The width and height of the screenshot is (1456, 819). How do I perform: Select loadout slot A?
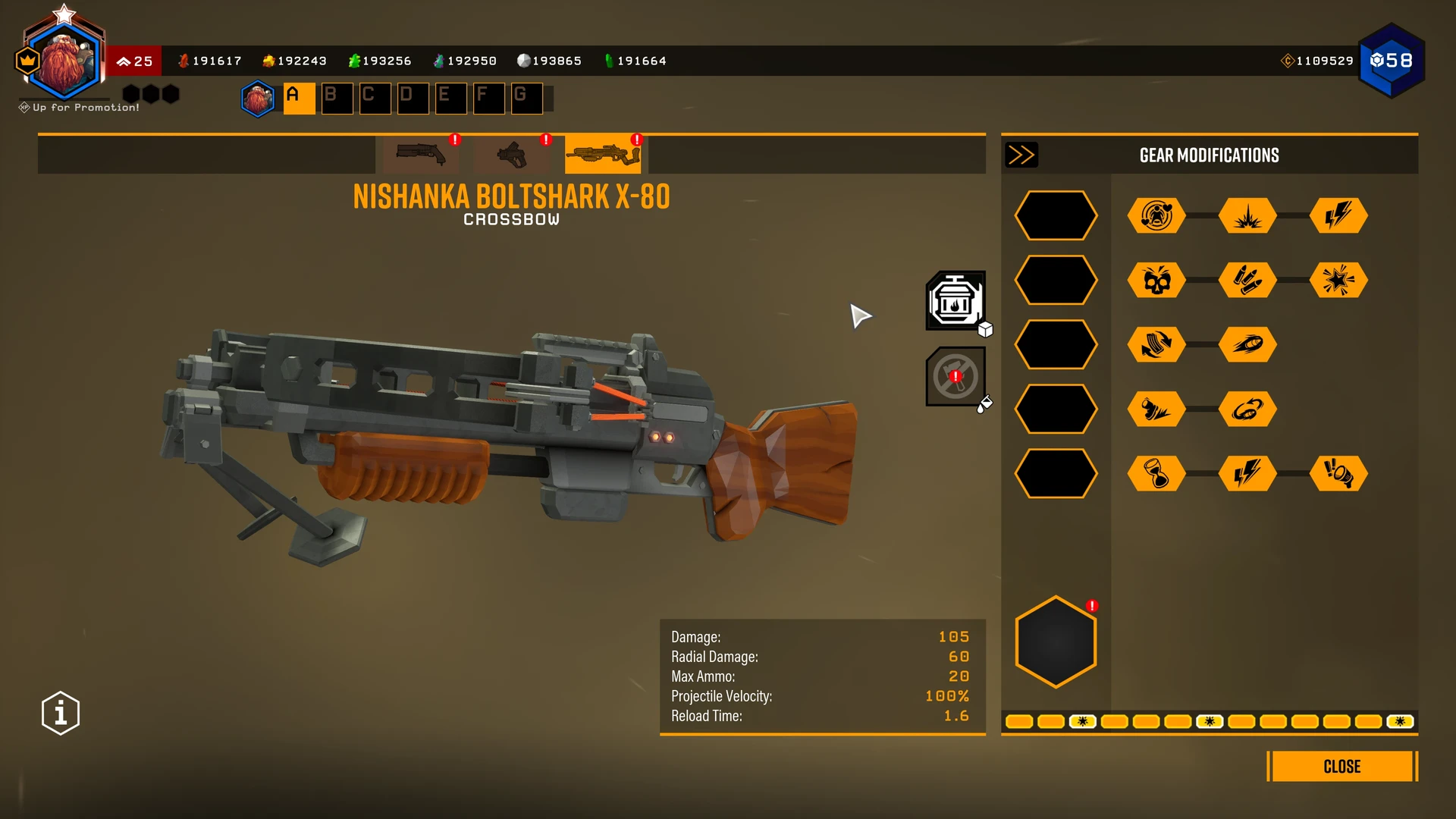(x=299, y=99)
